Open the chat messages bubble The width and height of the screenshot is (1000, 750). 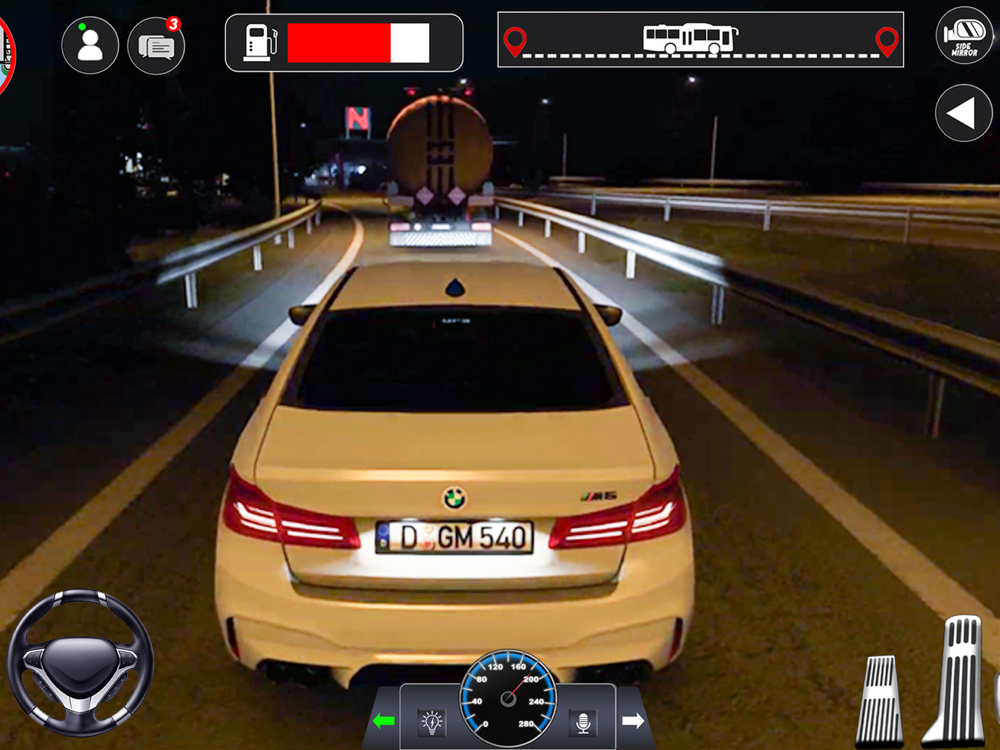pyautogui.click(x=157, y=46)
